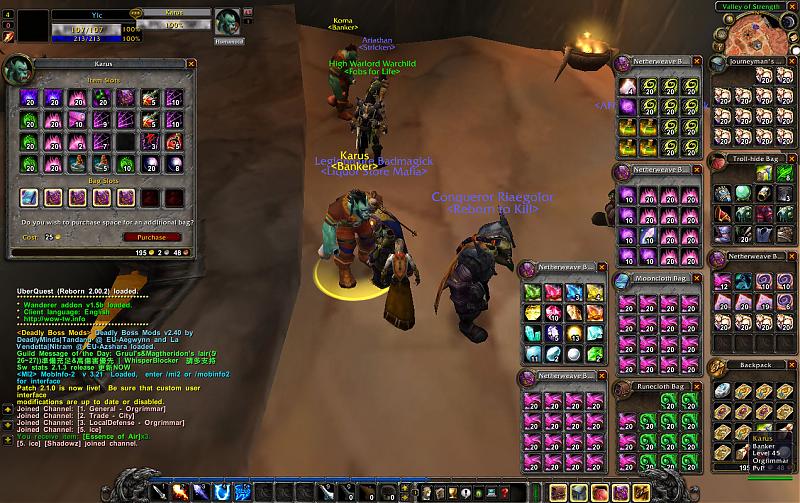Close the Runecloth Bag window
This screenshot has height=503, width=800.
[699, 386]
